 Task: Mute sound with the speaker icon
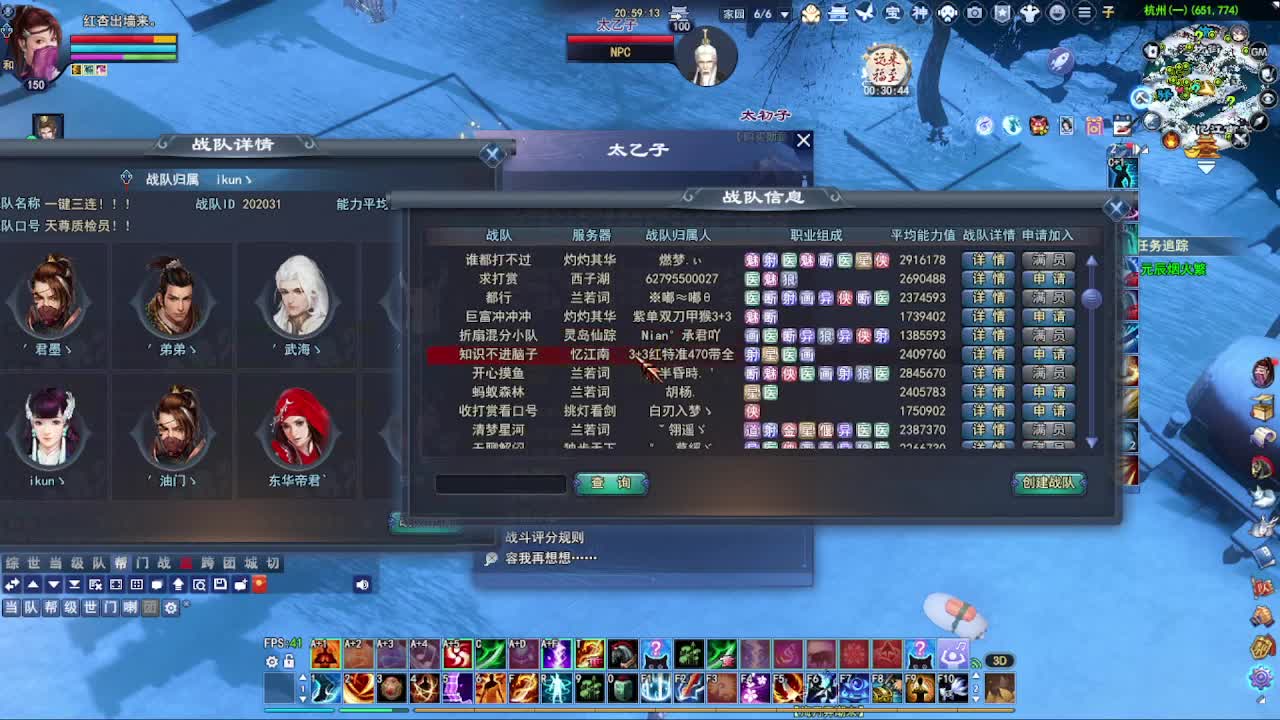coord(361,584)
